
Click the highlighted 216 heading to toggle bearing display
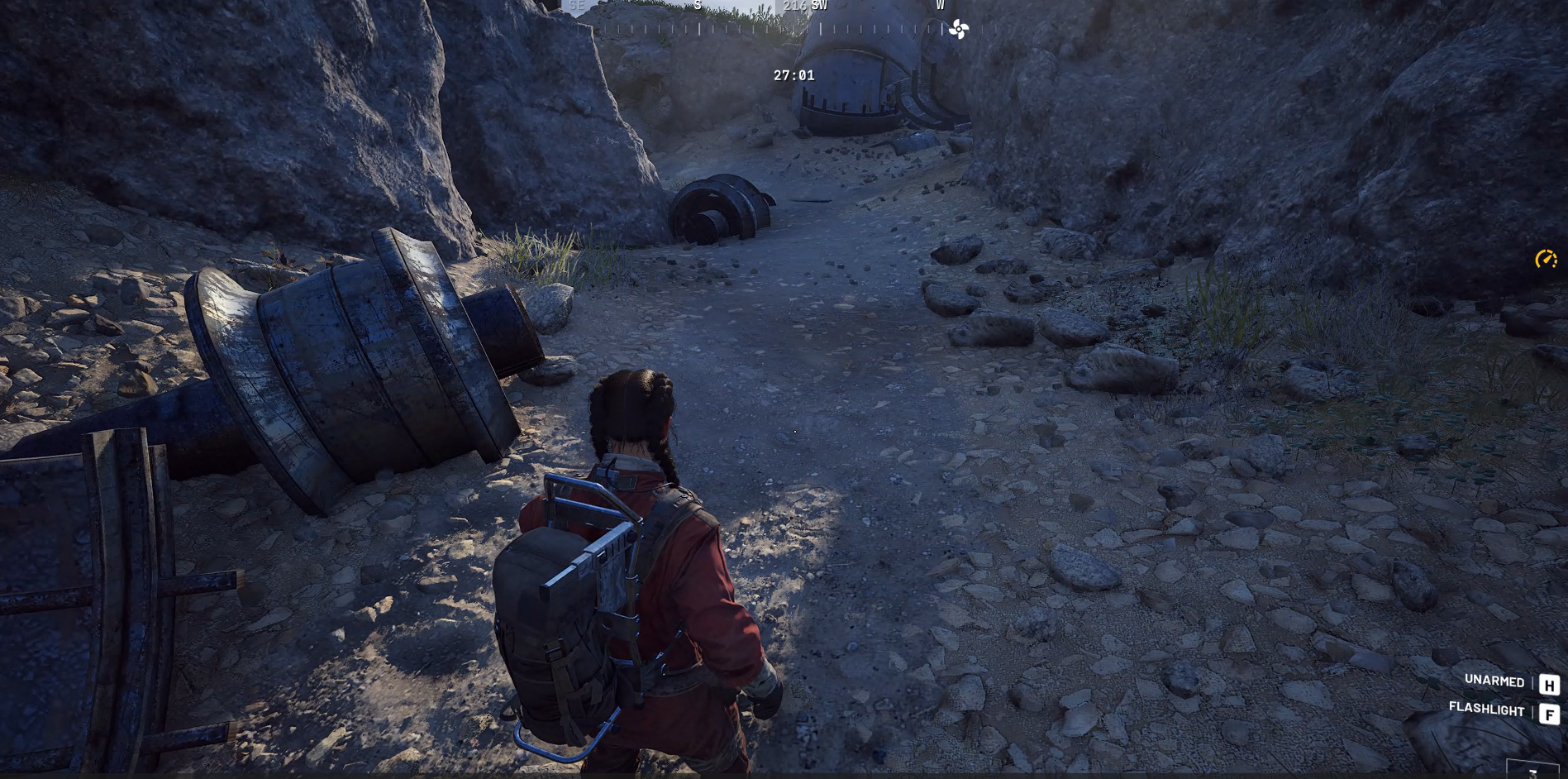(x=795, y=6)
